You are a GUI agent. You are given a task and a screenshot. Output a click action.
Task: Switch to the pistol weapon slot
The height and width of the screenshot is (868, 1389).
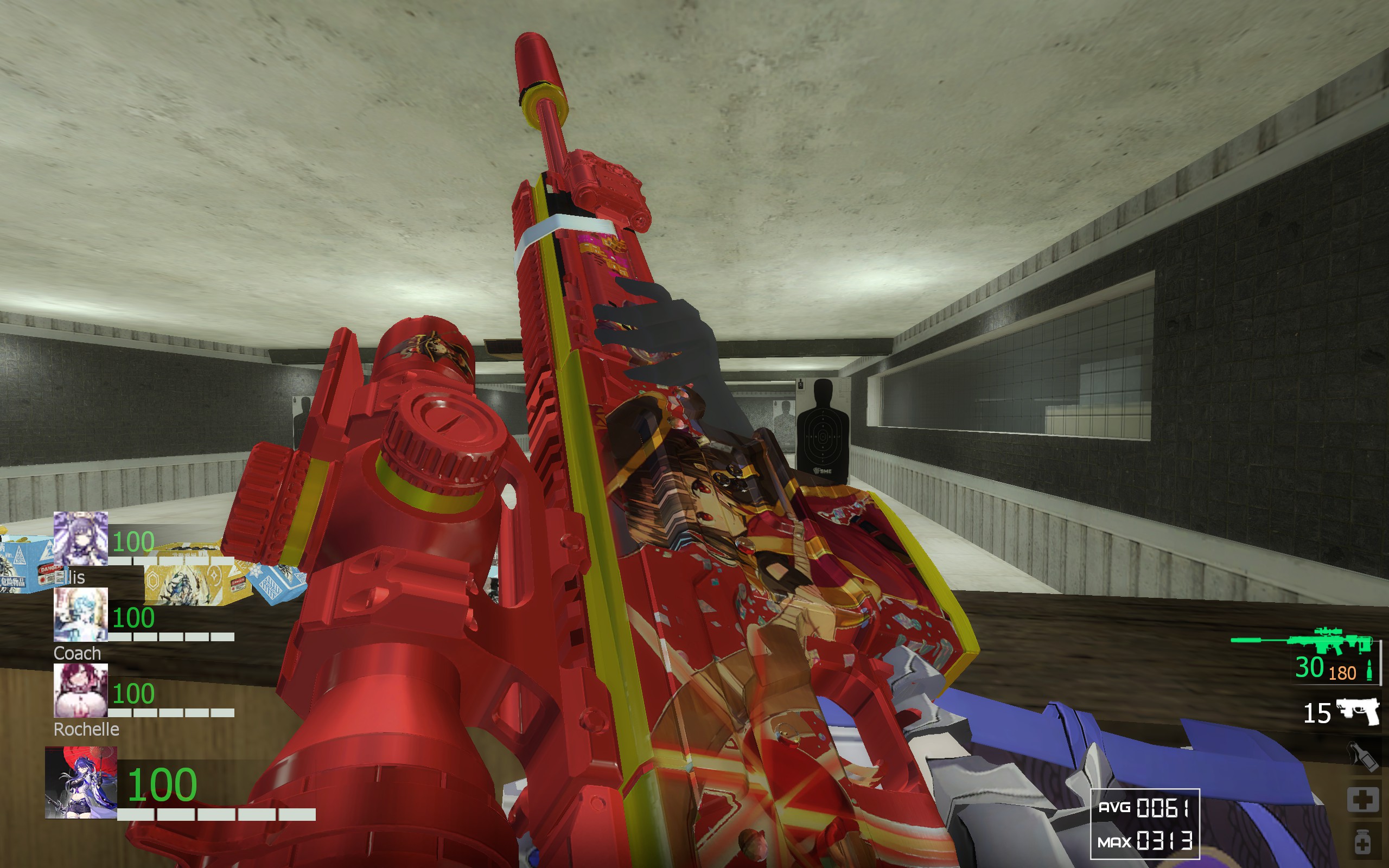pos(1358,712)
